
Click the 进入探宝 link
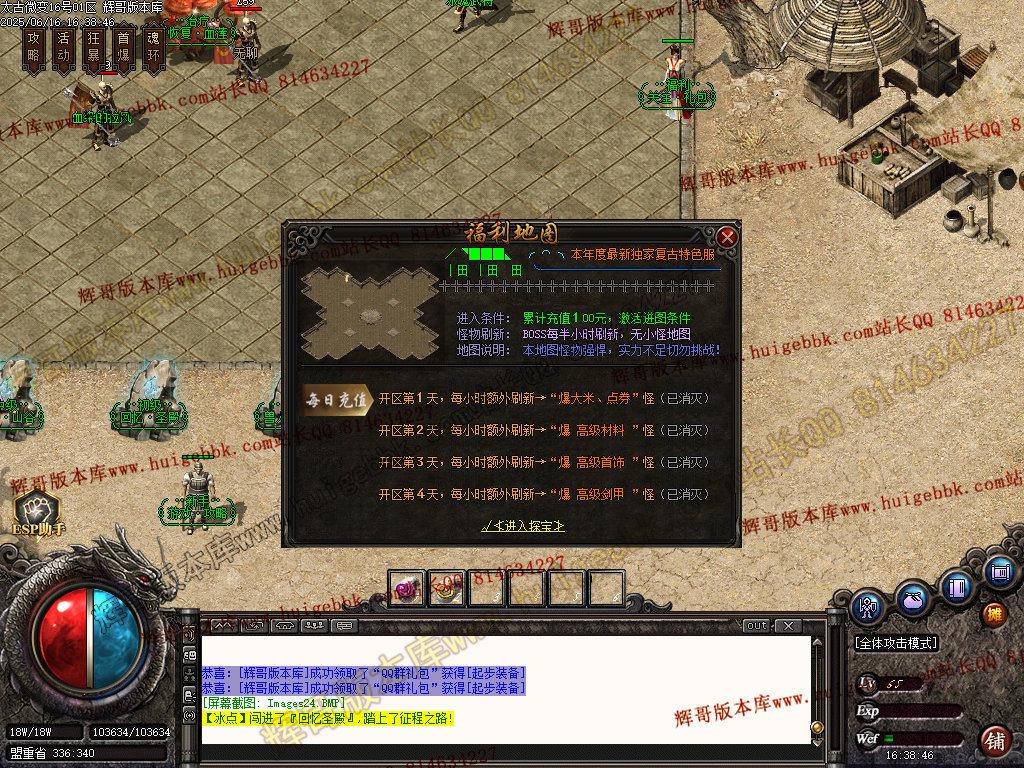[522, 525]
